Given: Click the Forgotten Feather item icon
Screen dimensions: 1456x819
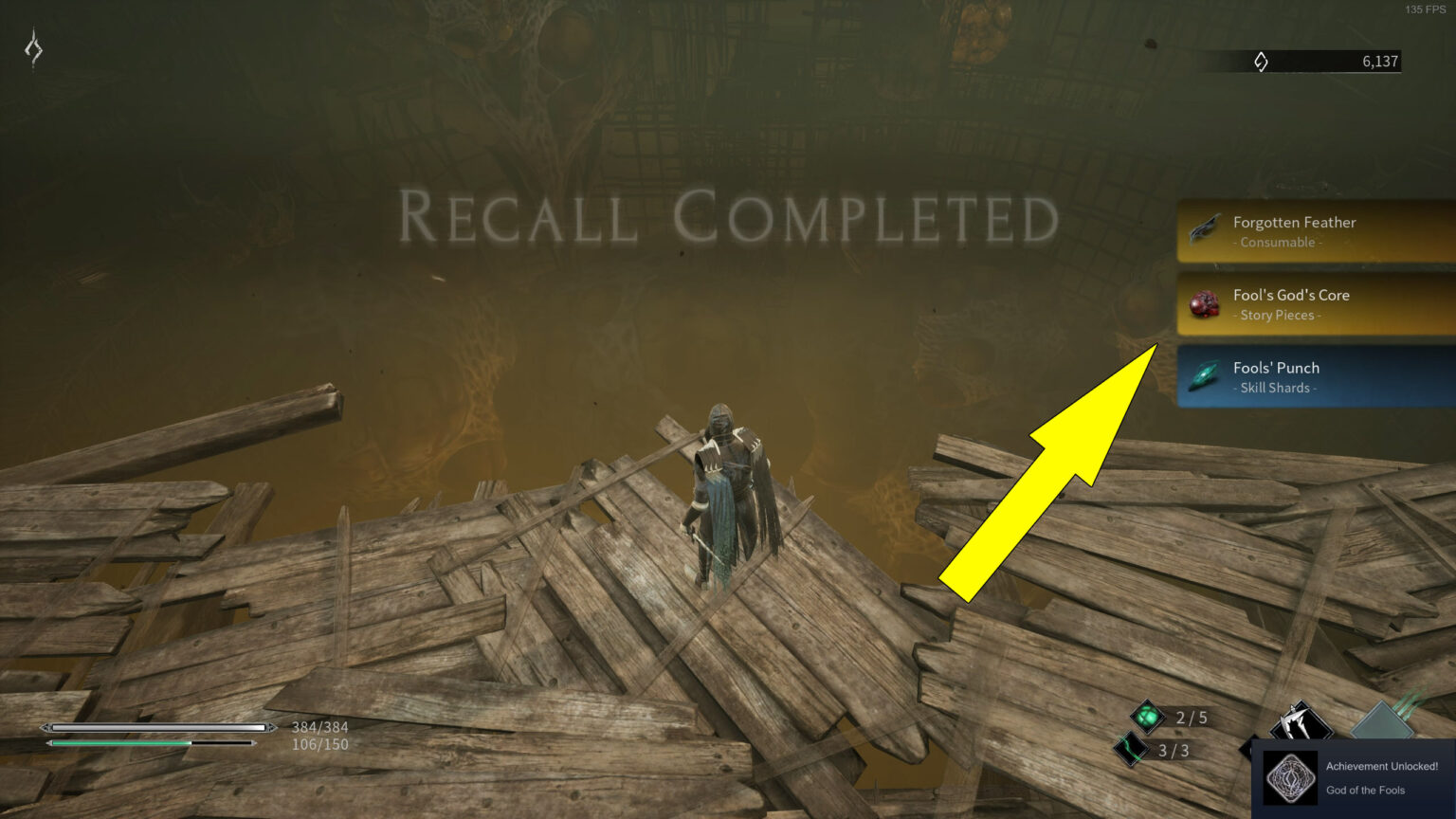Looking at the screenshot, I should tap(1202, 230).
